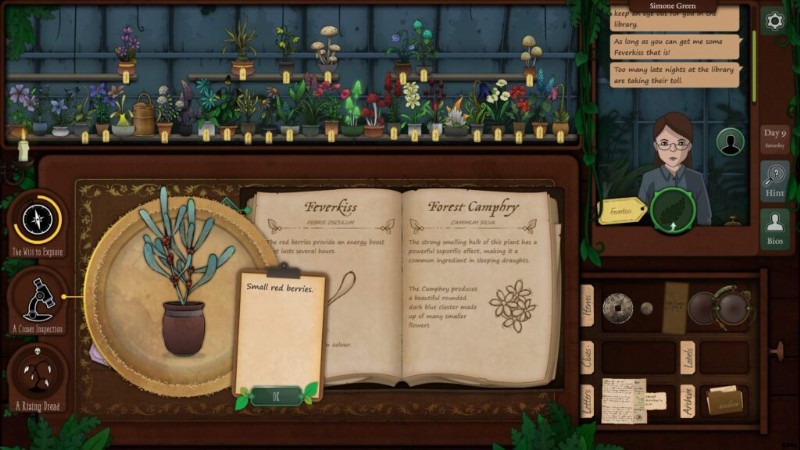
Task: Open the Archive drawer tab
Action: coord(688,400)
